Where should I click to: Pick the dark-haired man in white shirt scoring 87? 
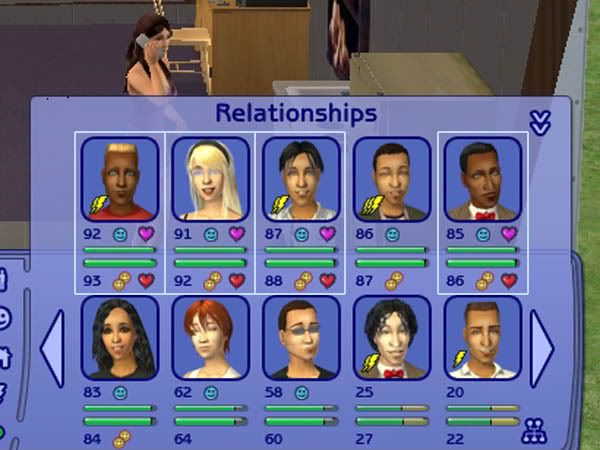click(x=301, y=179)
